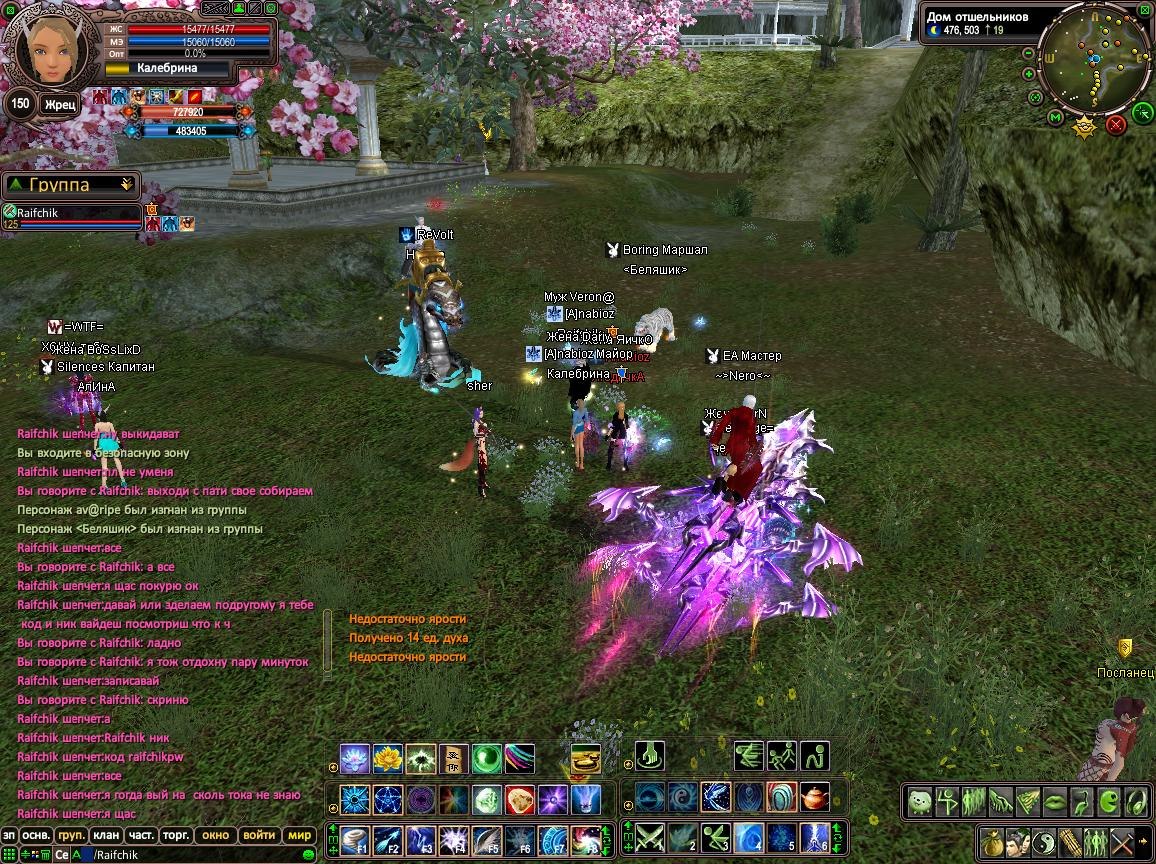Select the 'мир' chat channel tab
1156x864 pixels.
tap(298, 835)
